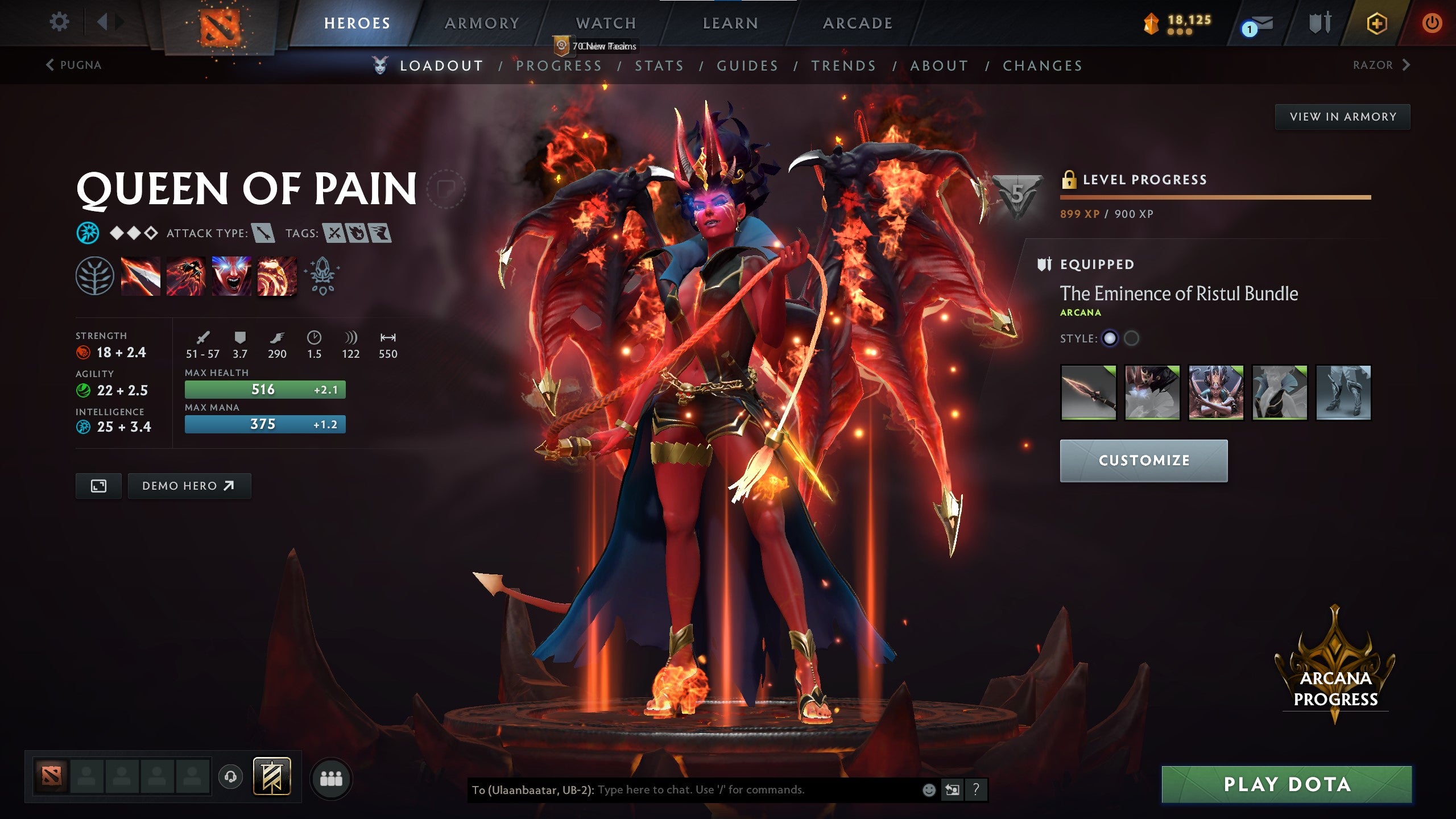This screenshot has height=819, width=1456.
Task: Open the hero Changes page
Action: coord(1043,66)
